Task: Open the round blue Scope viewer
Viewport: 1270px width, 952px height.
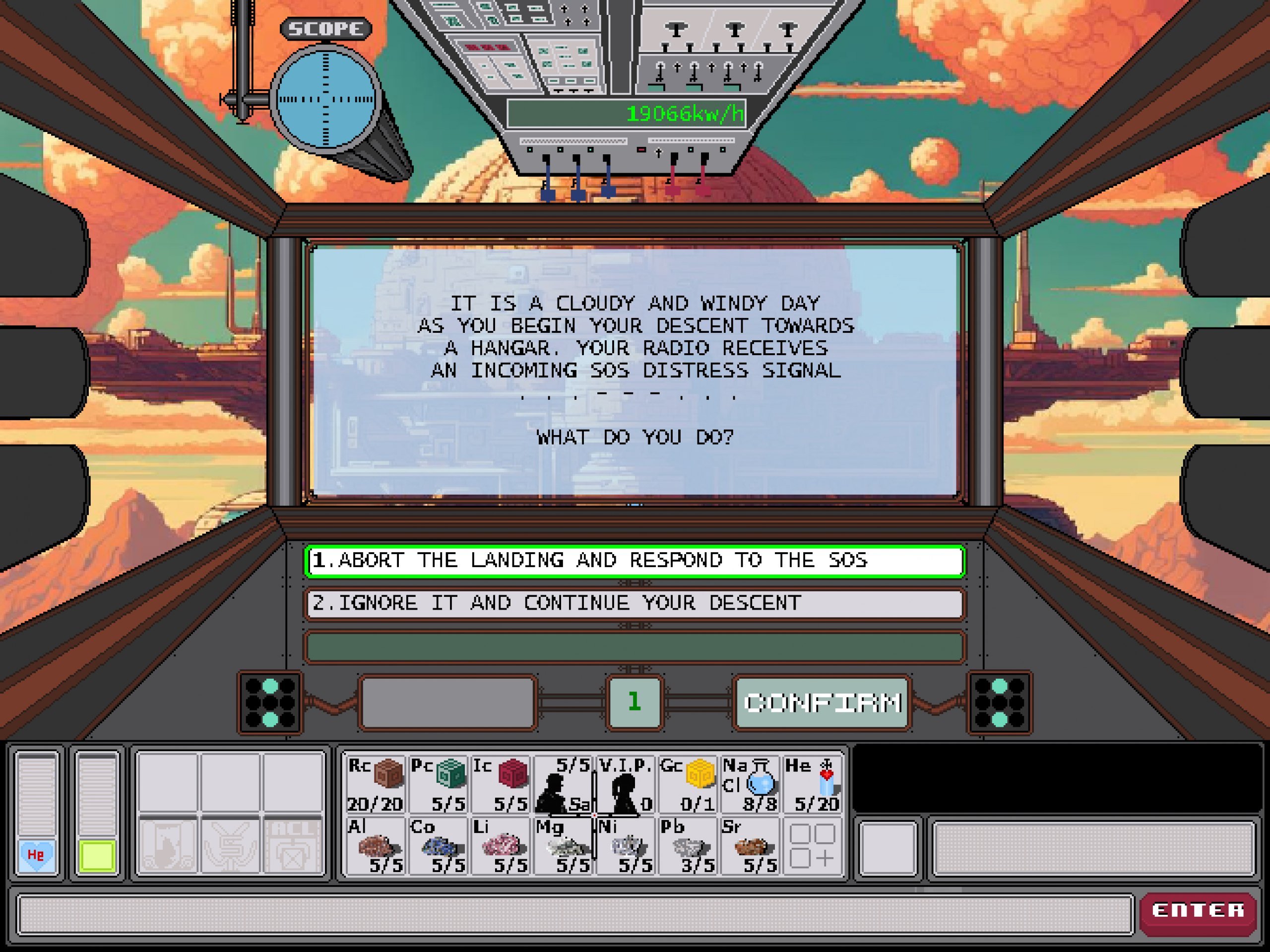Action: (325, 99)
